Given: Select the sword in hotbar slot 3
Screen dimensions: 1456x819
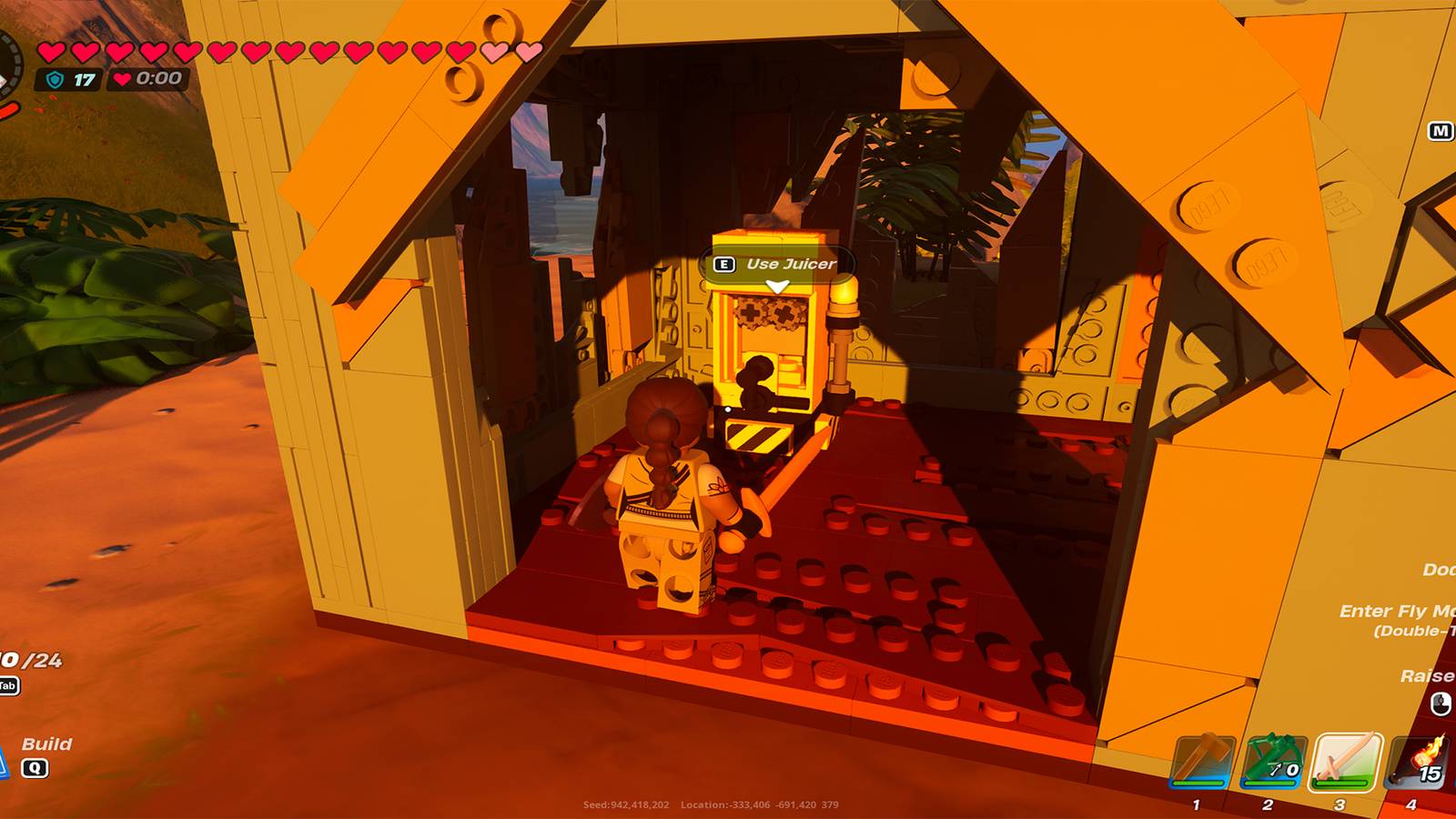Looking at the screenshot, I should pos(1343,759).
